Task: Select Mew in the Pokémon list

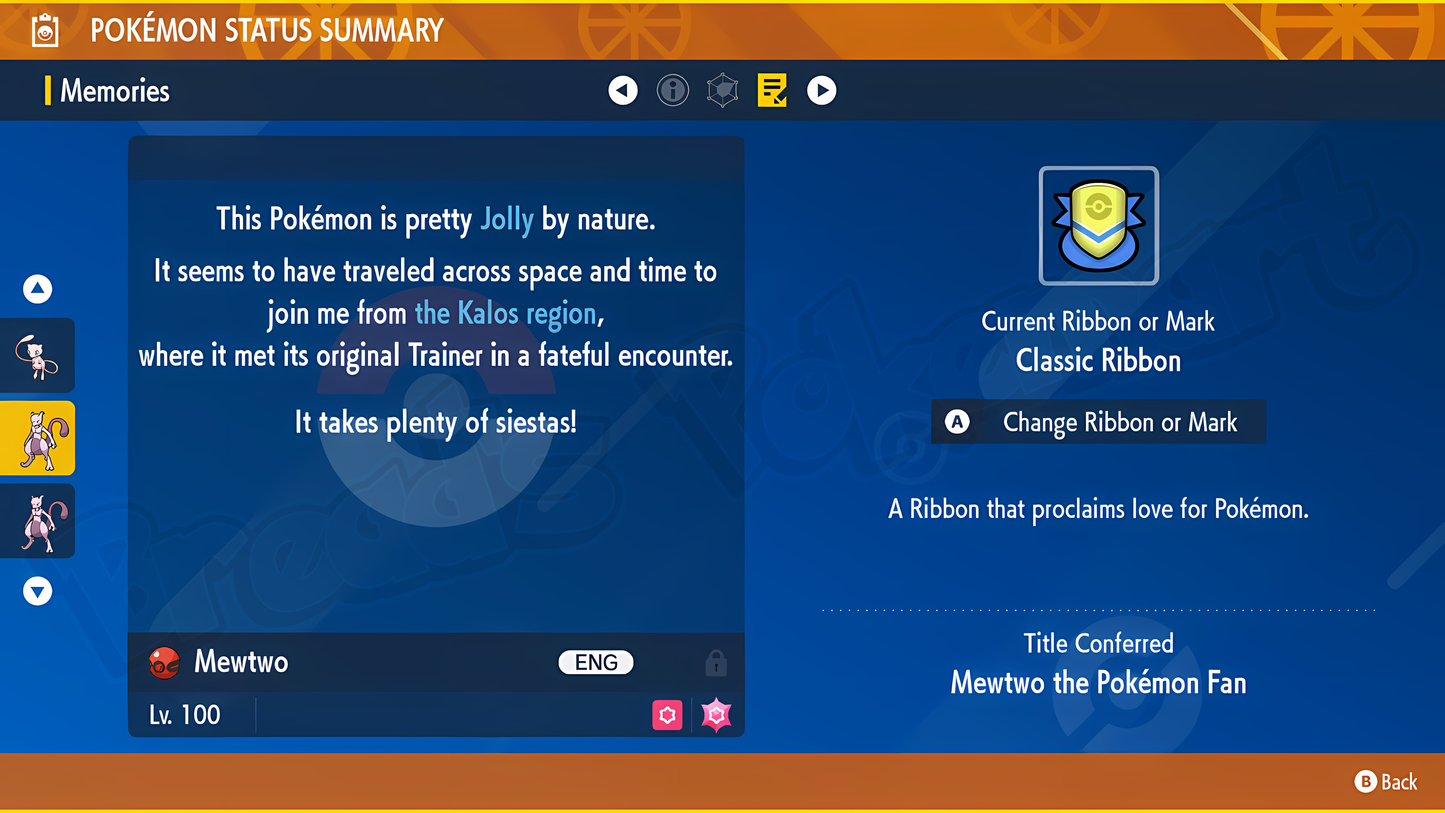Action: pyautogui.click(x=38, y=356)
